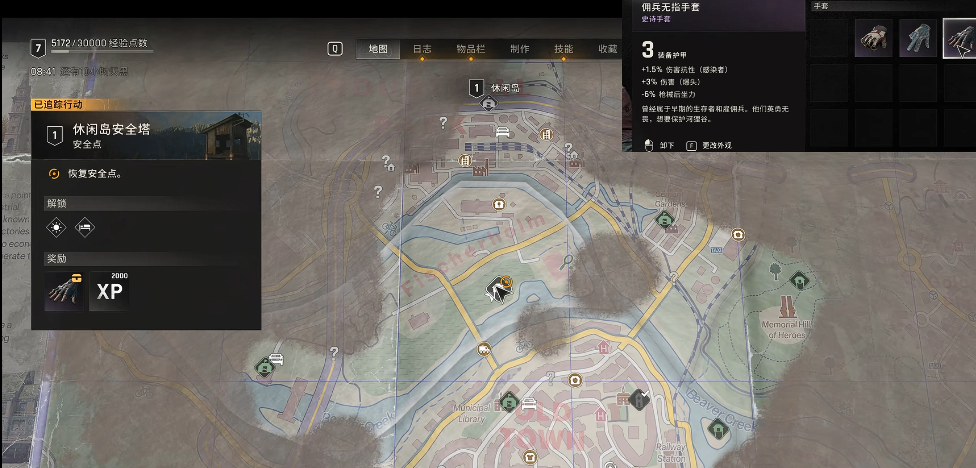Open the 日志 (Journal) tab
The image size is (976, 468).
tap(422, 48)
